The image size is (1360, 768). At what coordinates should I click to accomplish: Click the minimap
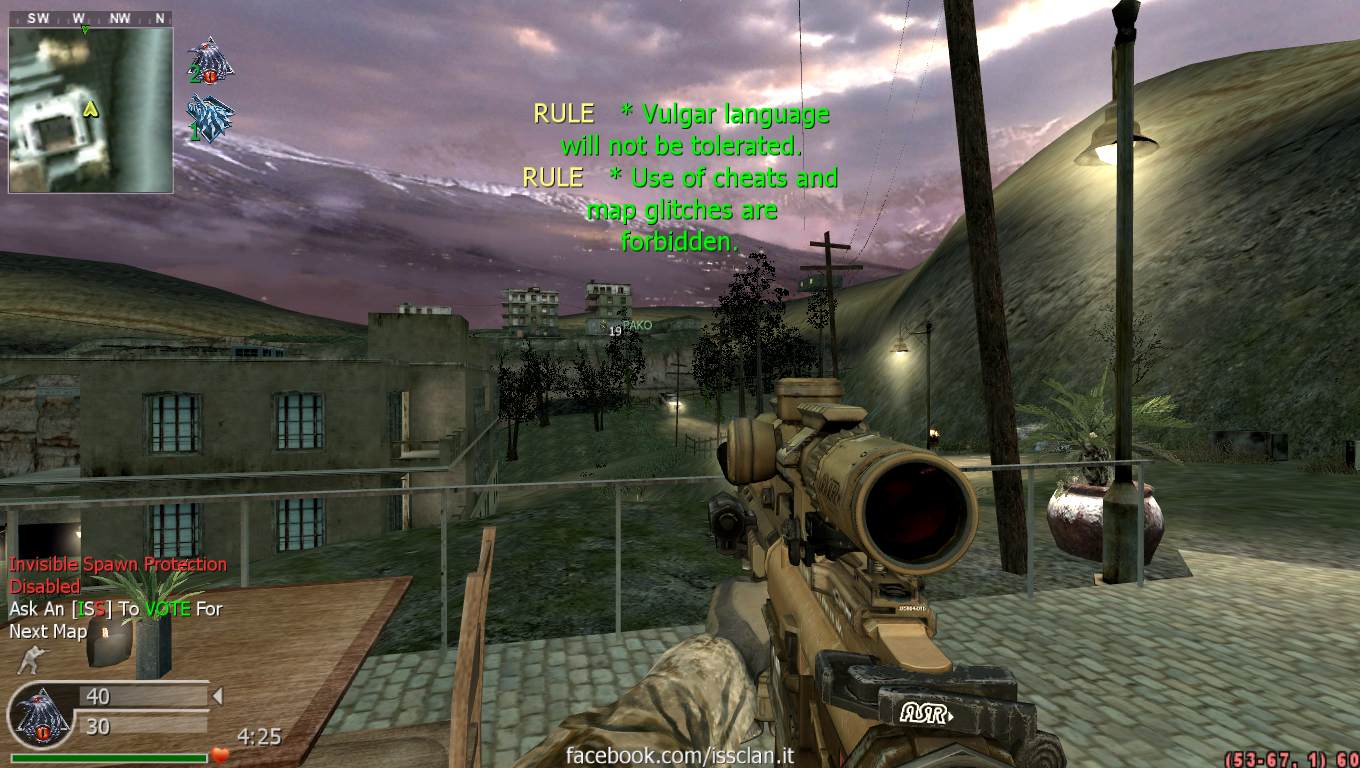[x=90, y=109]
